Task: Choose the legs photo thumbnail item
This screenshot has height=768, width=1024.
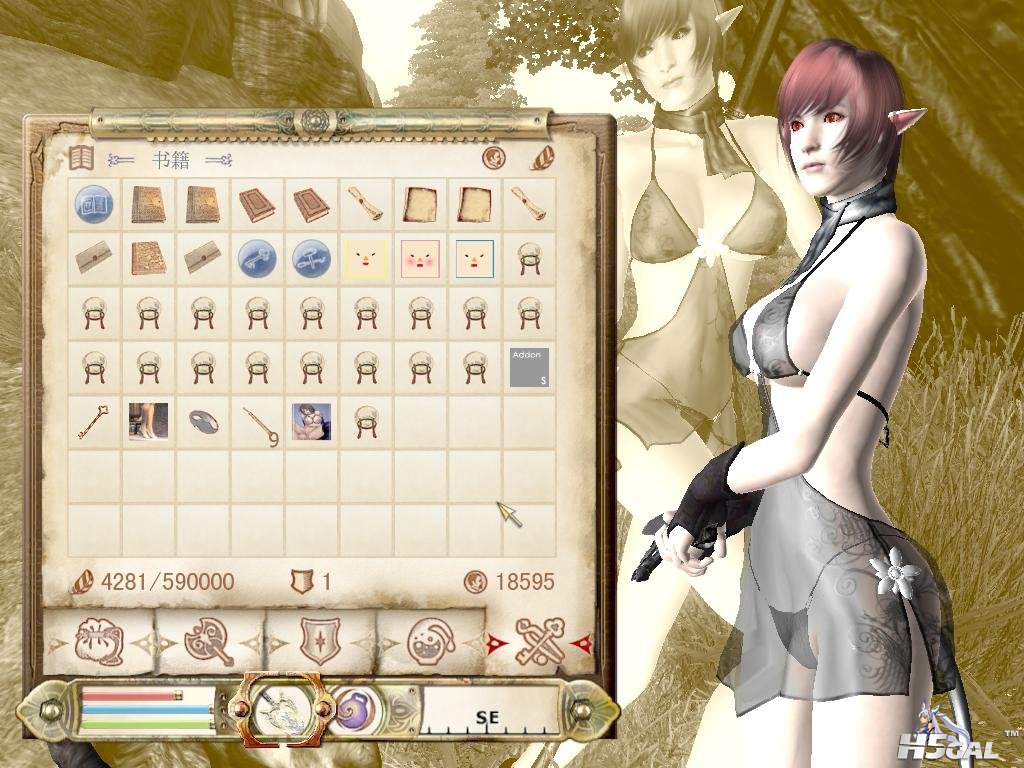Action: coord(149,422)
